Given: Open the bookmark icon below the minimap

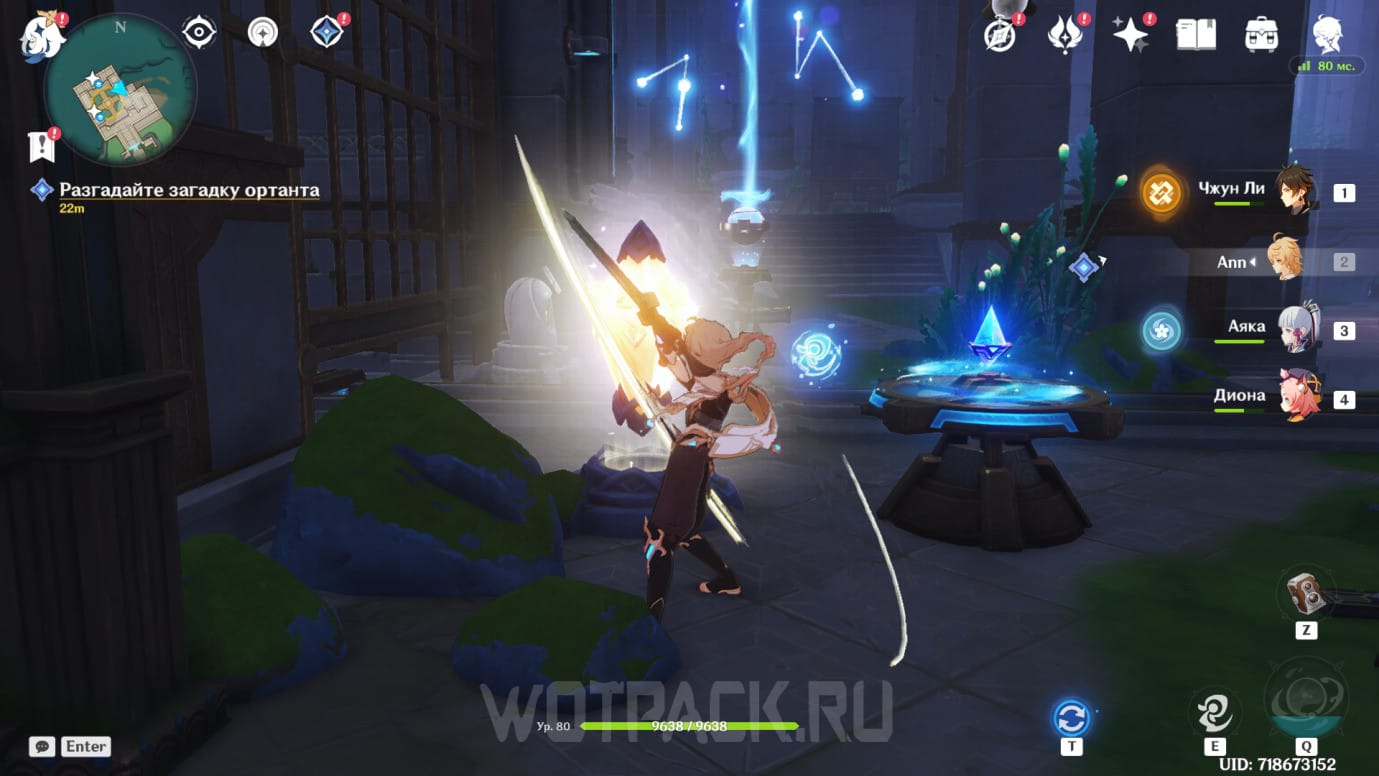Looking at the screenshot, I should point(42,147).
